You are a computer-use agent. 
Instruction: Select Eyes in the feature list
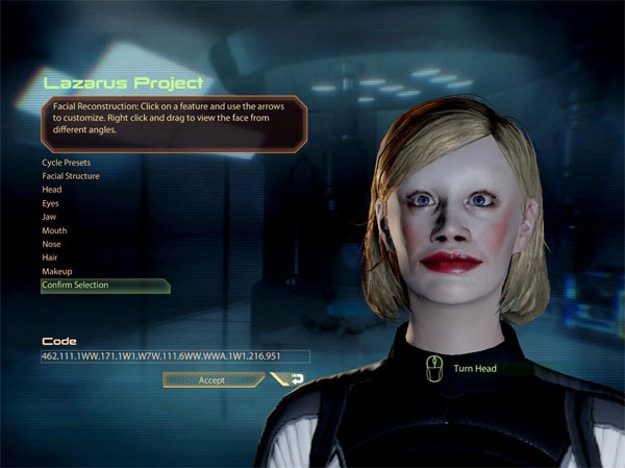[x=50, y=203]
